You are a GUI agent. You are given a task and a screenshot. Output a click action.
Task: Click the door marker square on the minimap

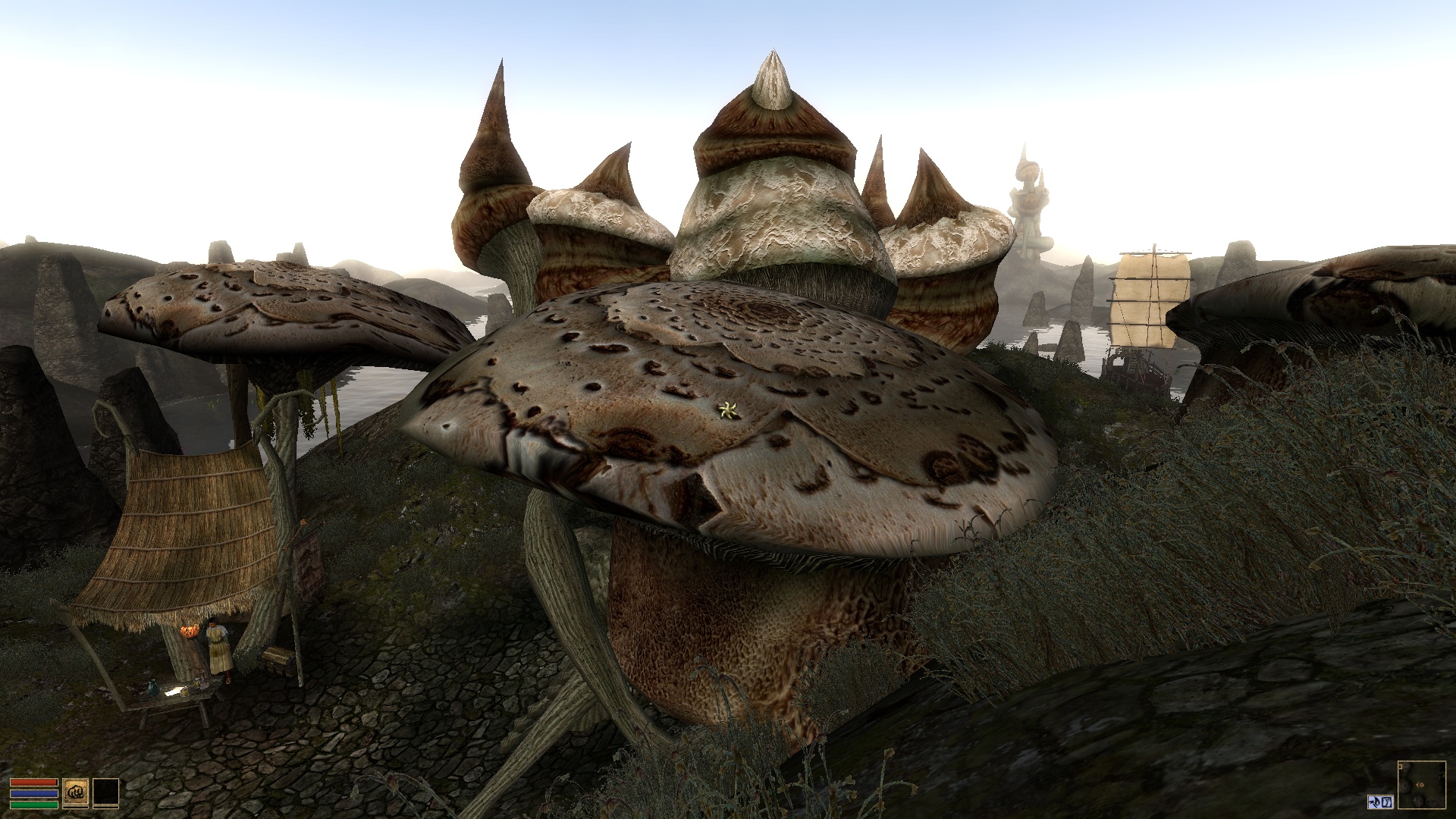pyautogui.click(x=1401, y=767)
